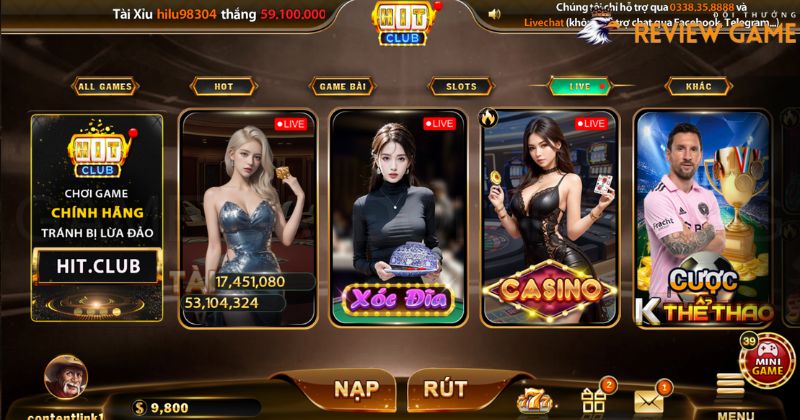Select the GAME BÀI category tab

point(343,87)
